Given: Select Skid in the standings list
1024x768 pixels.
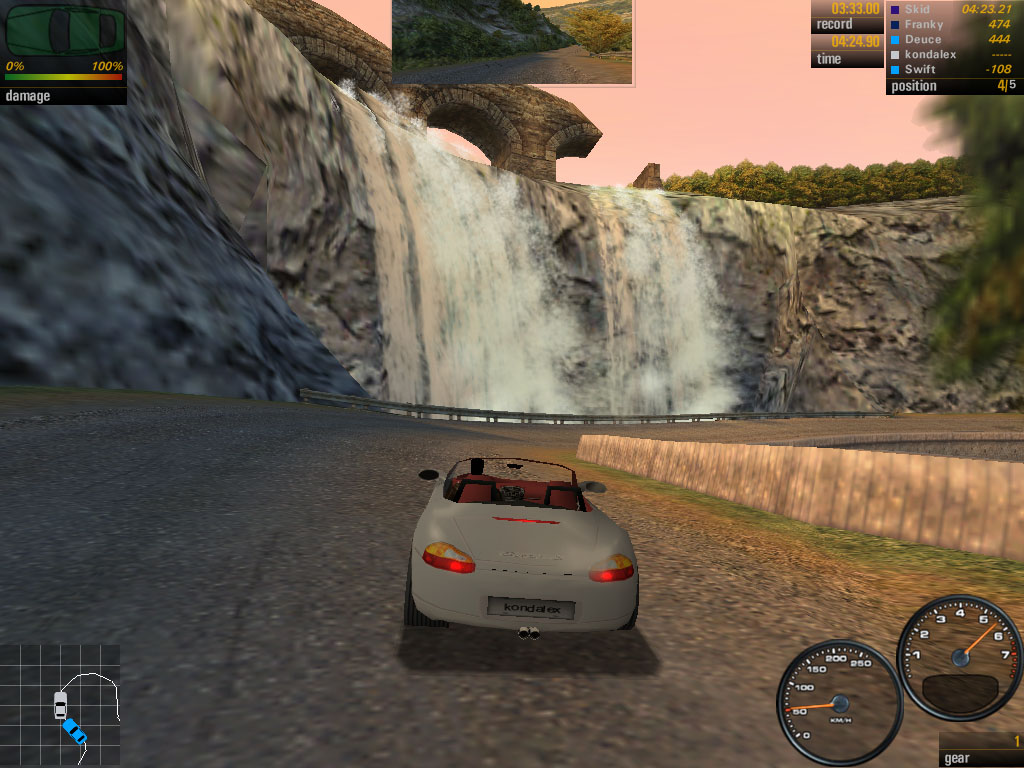Looking at the screenshot, I should tap(917, 10).
